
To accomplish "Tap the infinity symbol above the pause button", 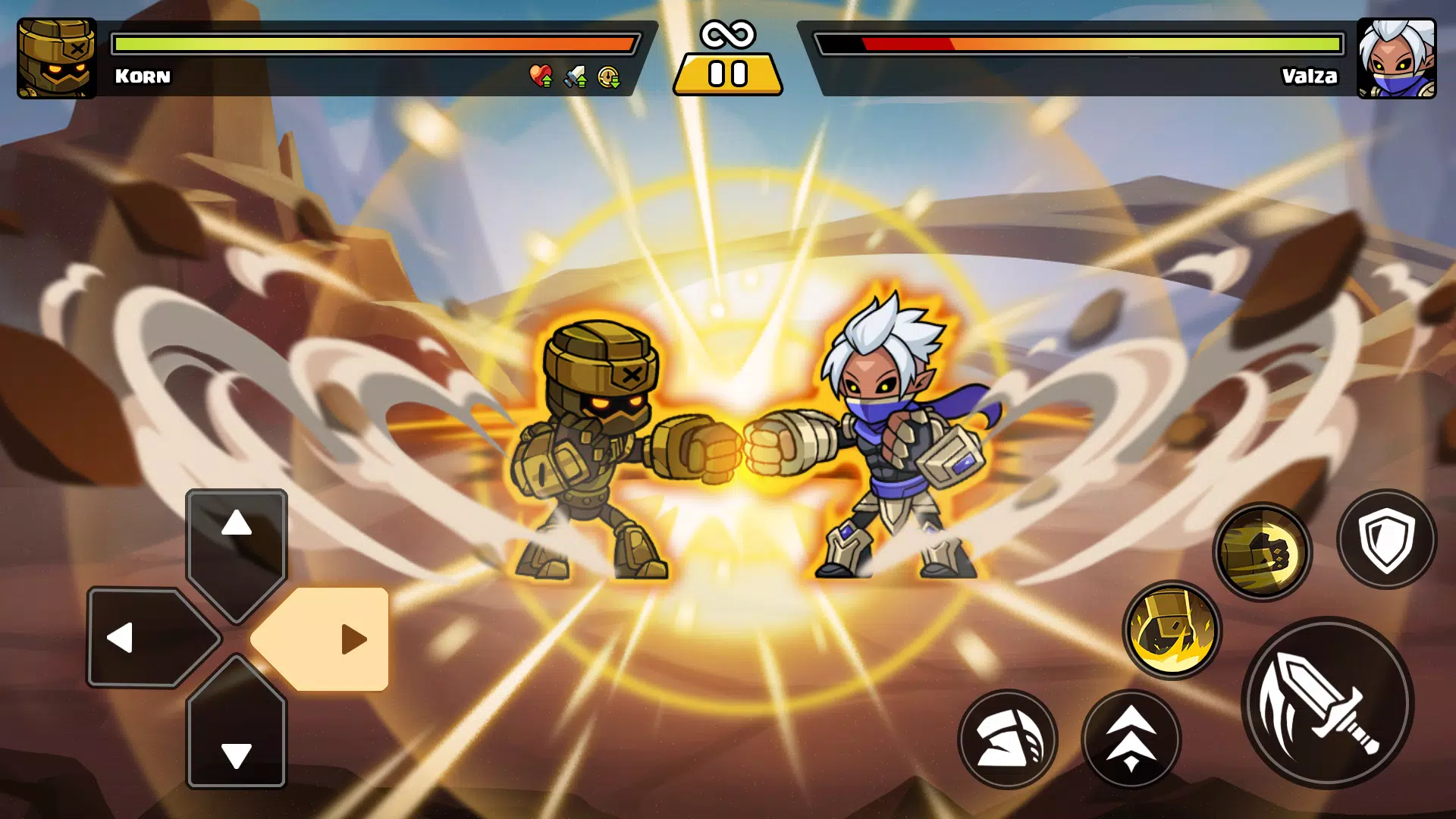I will click(x=727, y=33).
